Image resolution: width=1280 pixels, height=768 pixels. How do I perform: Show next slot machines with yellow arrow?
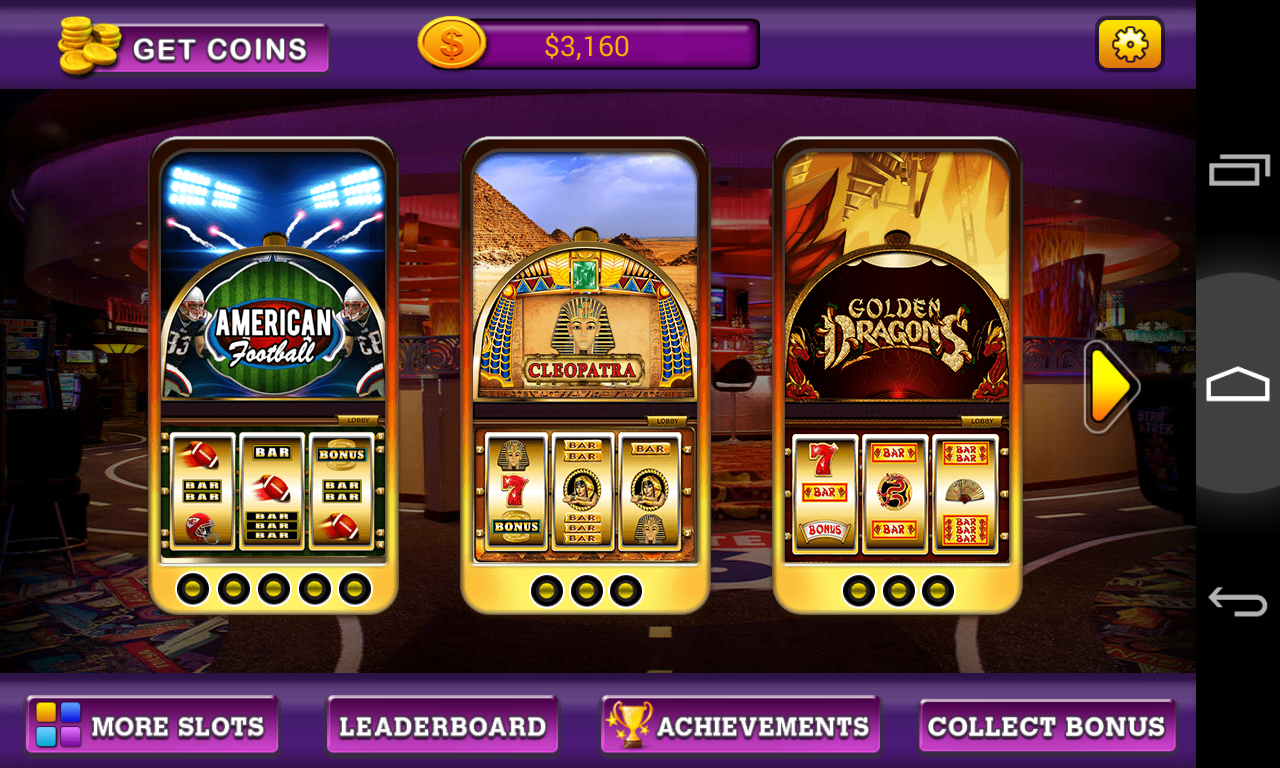pyautogui.click(x=1110, y=387)
